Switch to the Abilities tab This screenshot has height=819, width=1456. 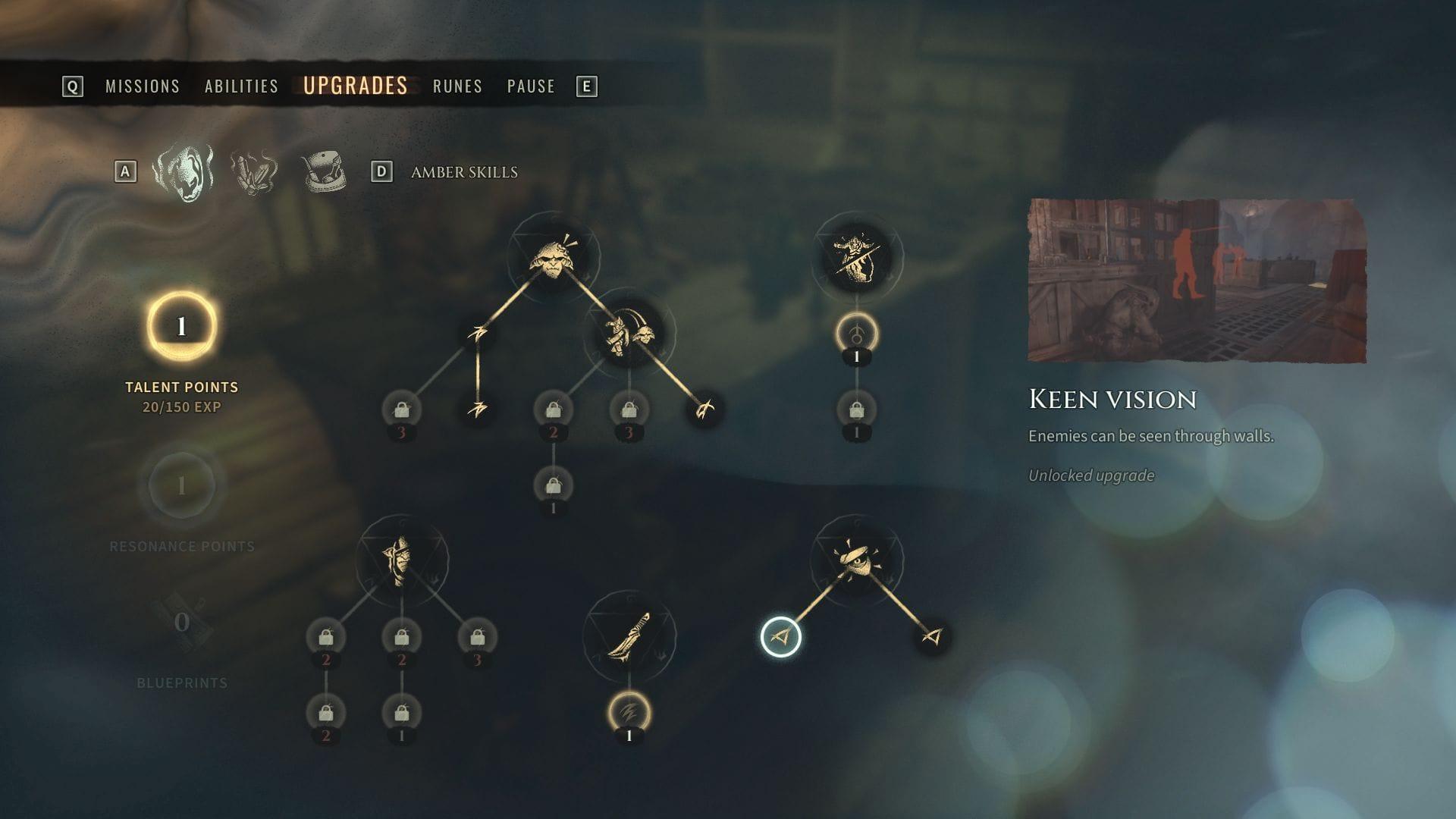tap(241, 86)
